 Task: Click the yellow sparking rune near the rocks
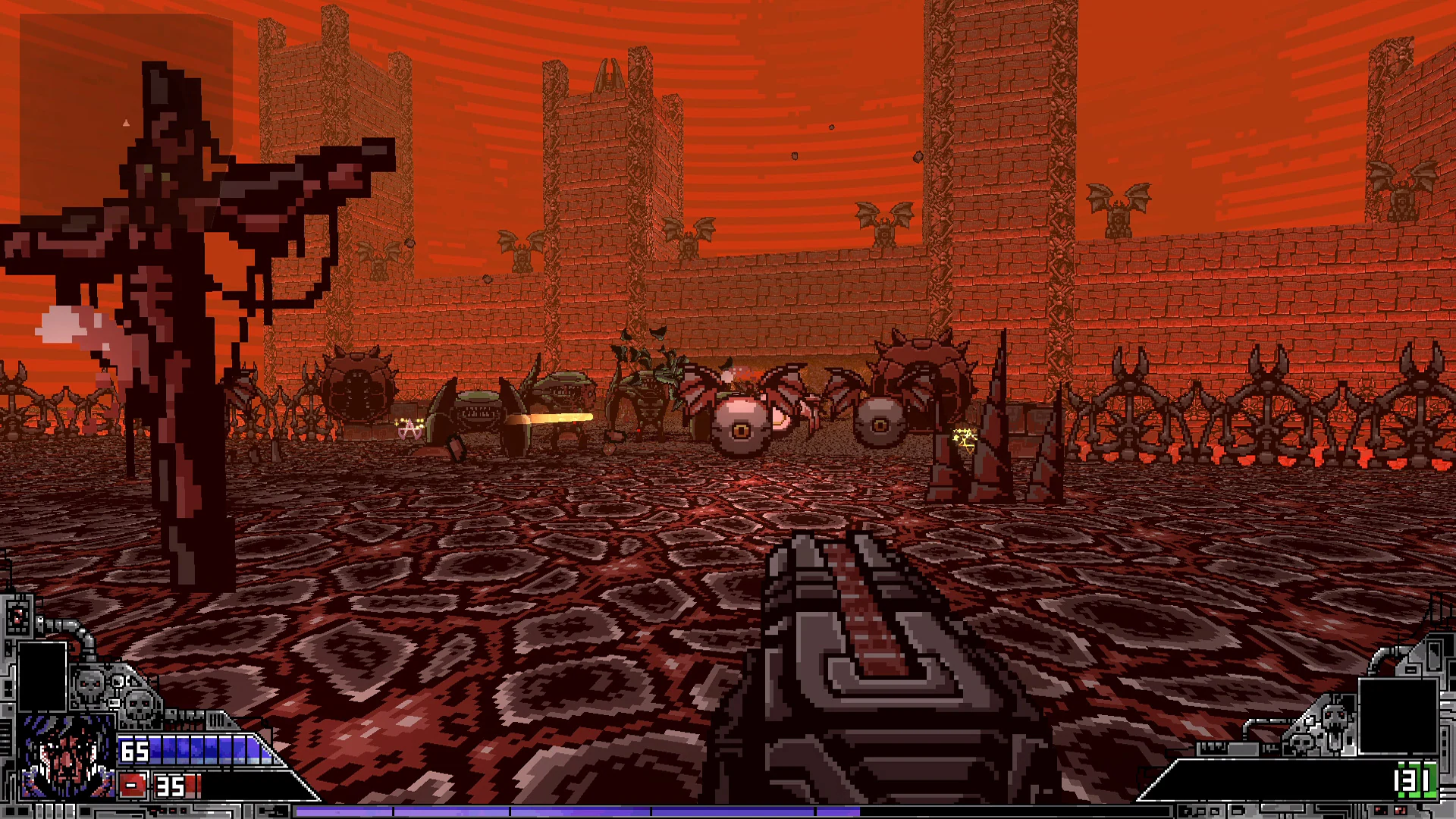click(x=963, y=438)
